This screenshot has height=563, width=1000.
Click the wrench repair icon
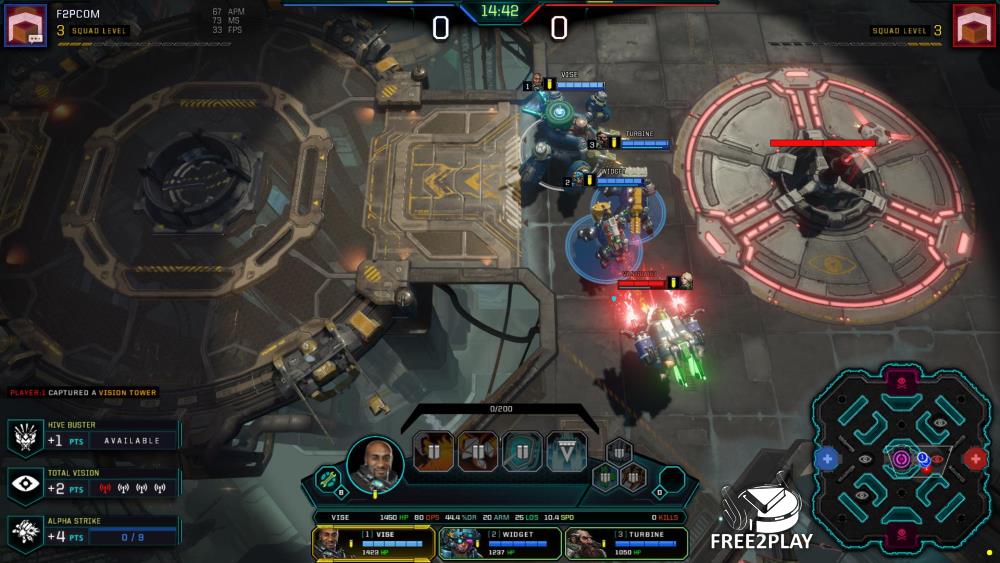(329, 479)
